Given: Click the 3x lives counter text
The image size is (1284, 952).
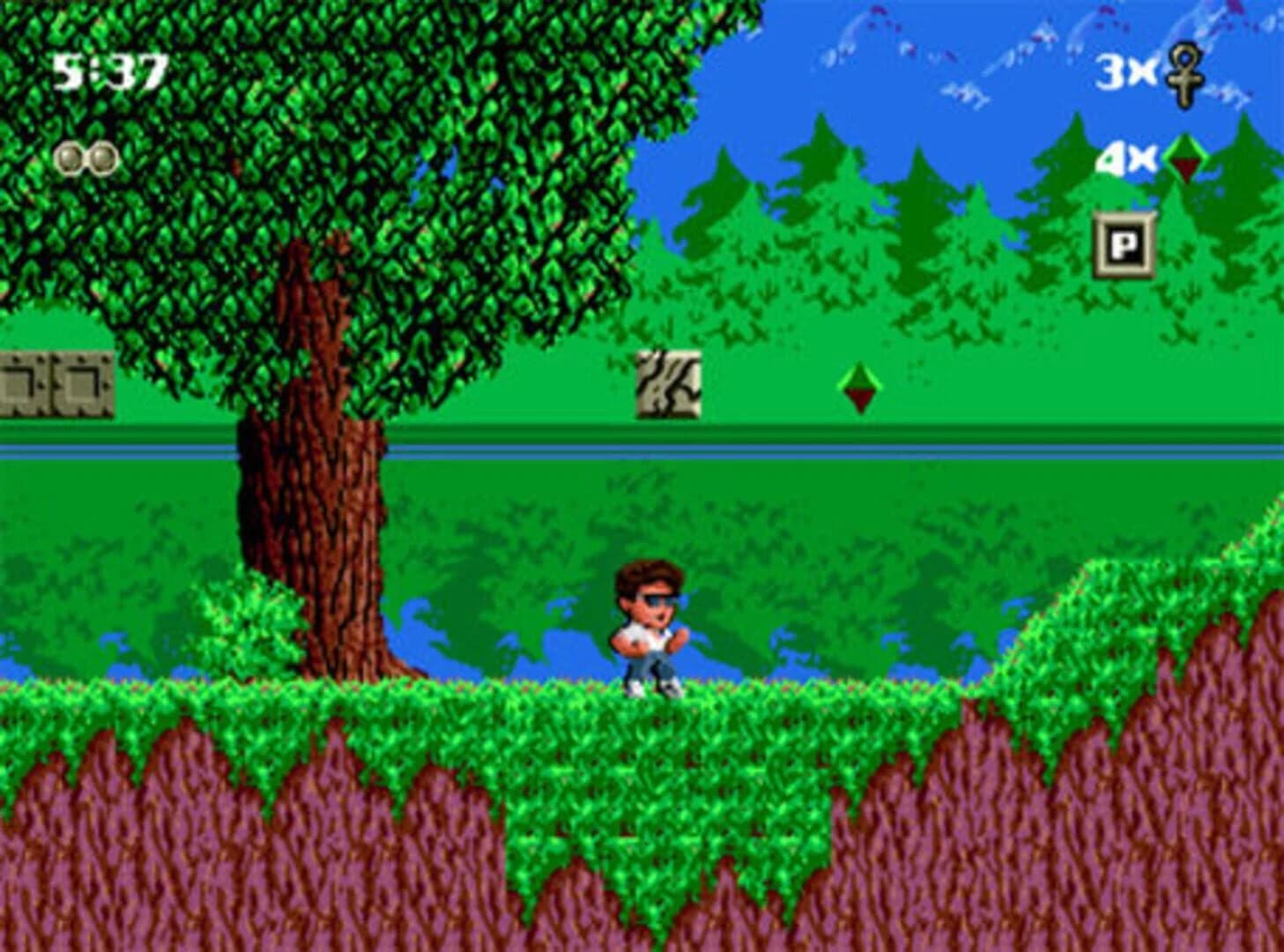Looking at the screenshot, I should (1128, 72).
